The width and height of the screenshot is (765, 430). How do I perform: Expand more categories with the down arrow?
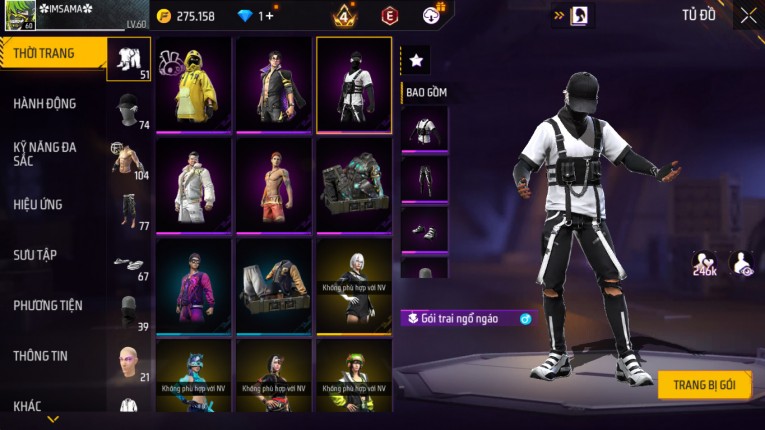coord(53,419)
